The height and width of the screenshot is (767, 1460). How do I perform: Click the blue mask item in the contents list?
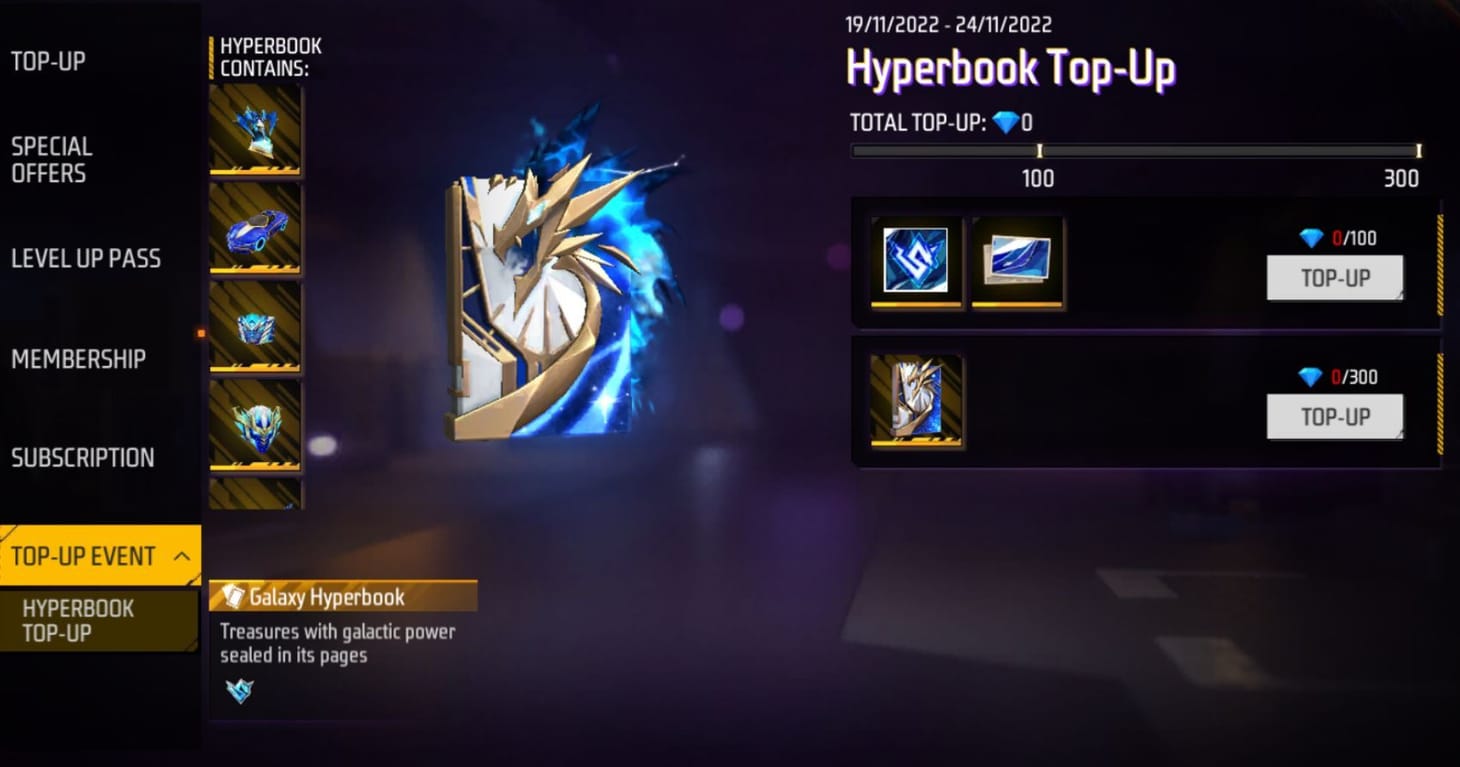(x=255, y=425)
